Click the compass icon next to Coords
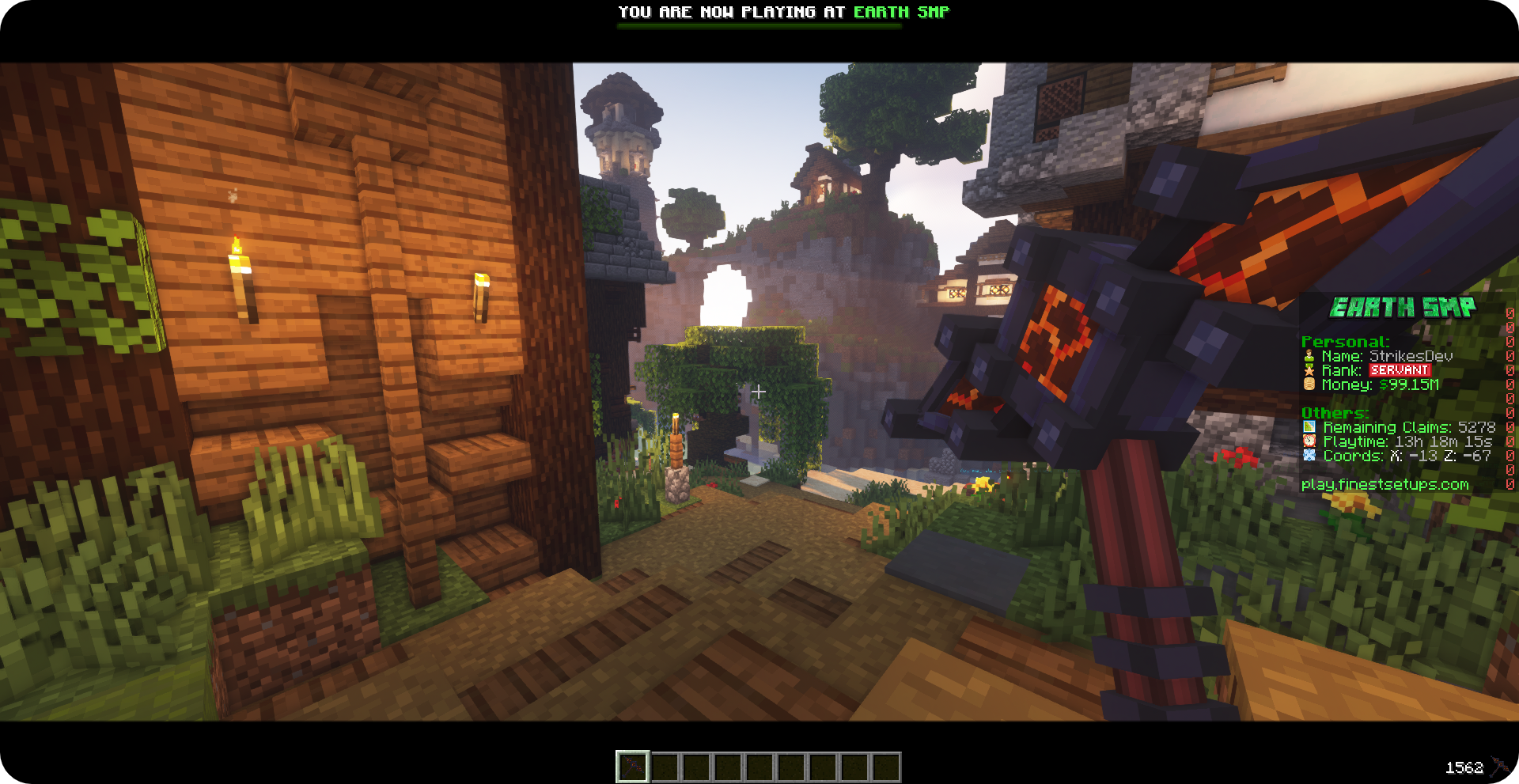 pos(1309,456)
